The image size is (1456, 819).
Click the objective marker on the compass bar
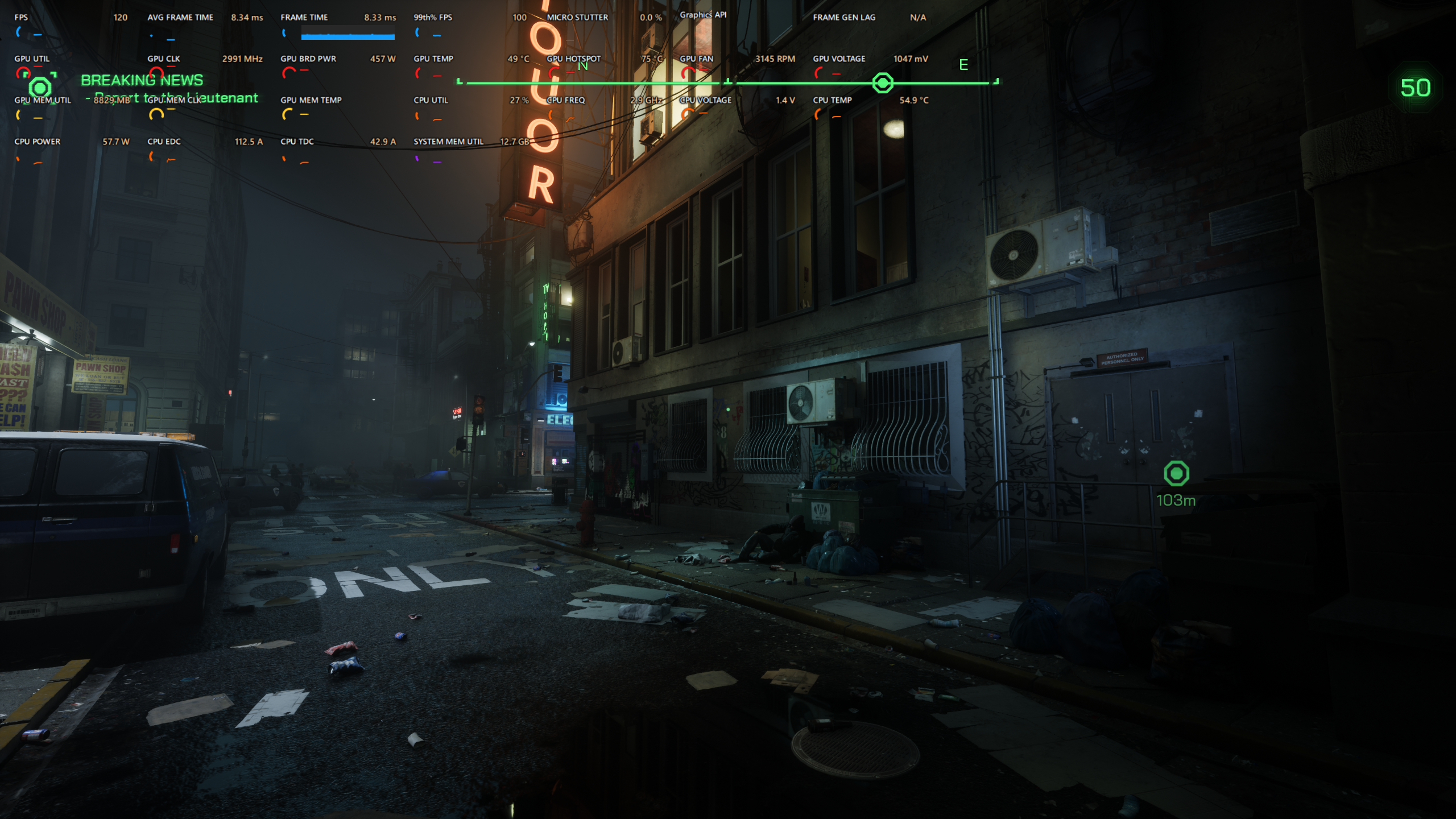882,83
